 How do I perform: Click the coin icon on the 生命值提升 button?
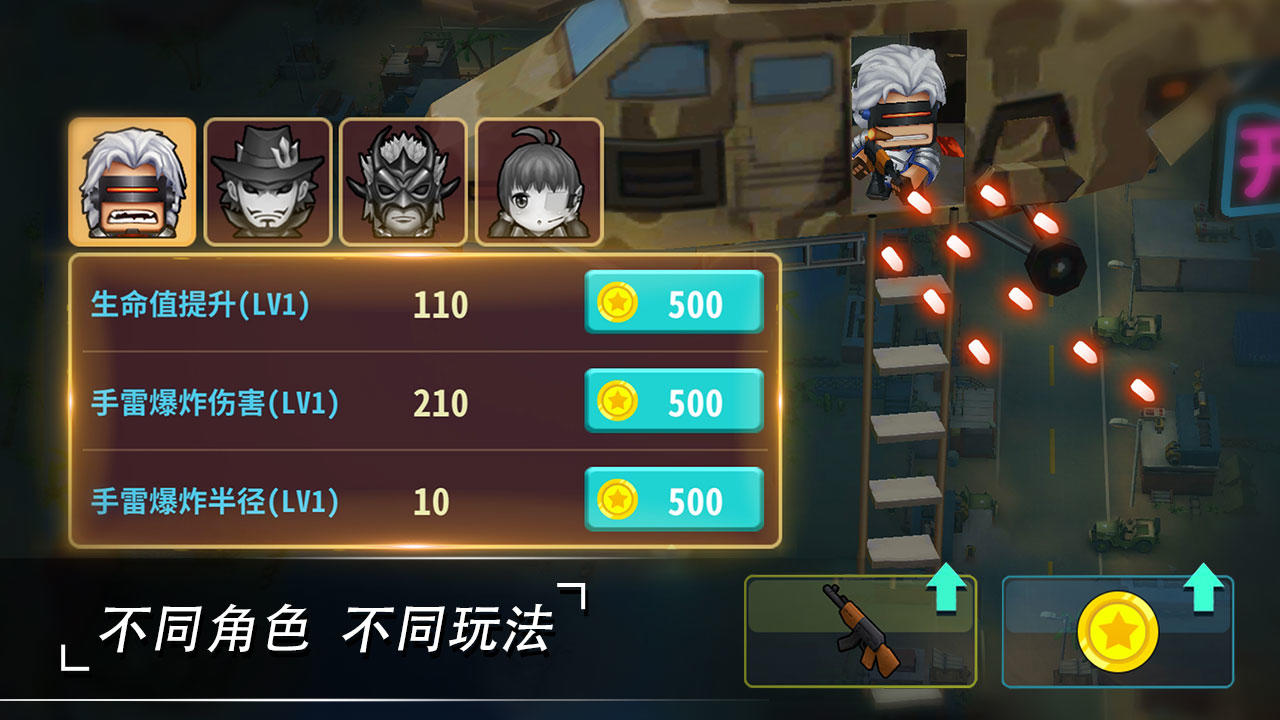(x=620, y=301)
